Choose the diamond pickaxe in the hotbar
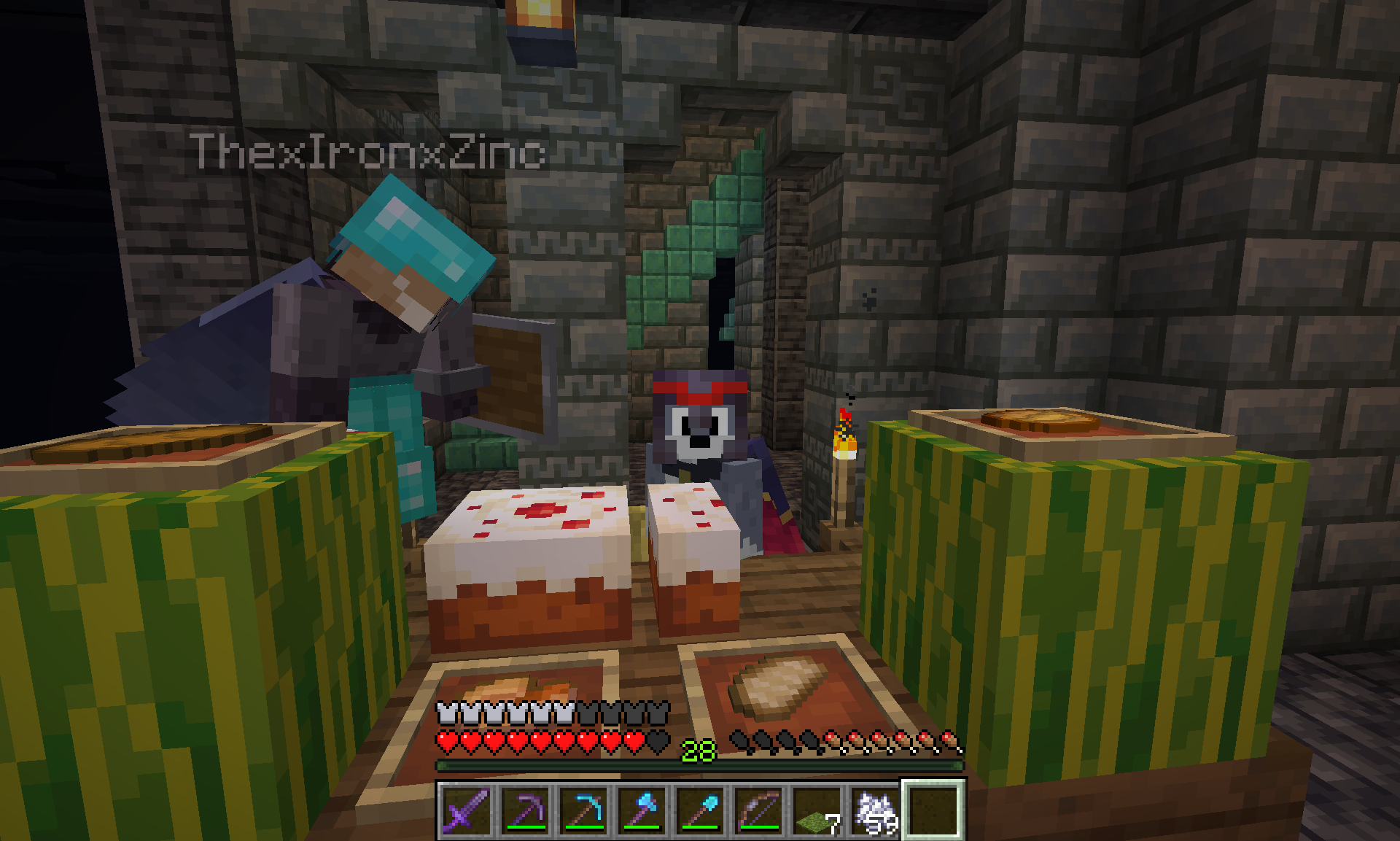 click(x=583, y=810)
